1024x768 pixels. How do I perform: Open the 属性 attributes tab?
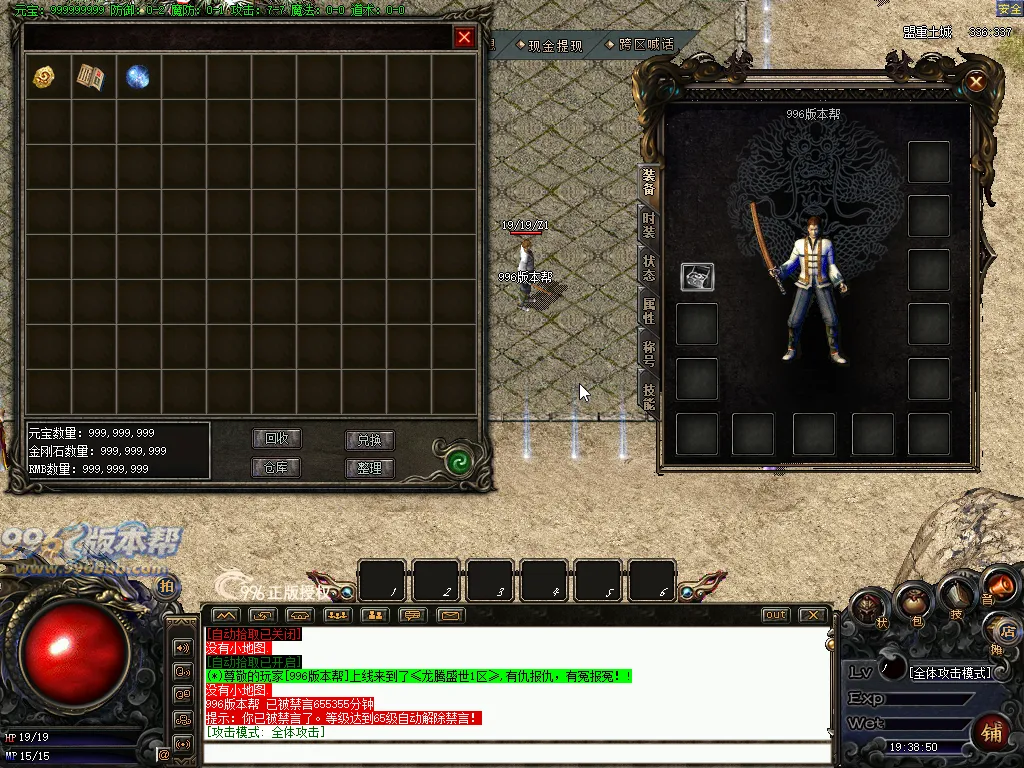click(x=649, y=311)
